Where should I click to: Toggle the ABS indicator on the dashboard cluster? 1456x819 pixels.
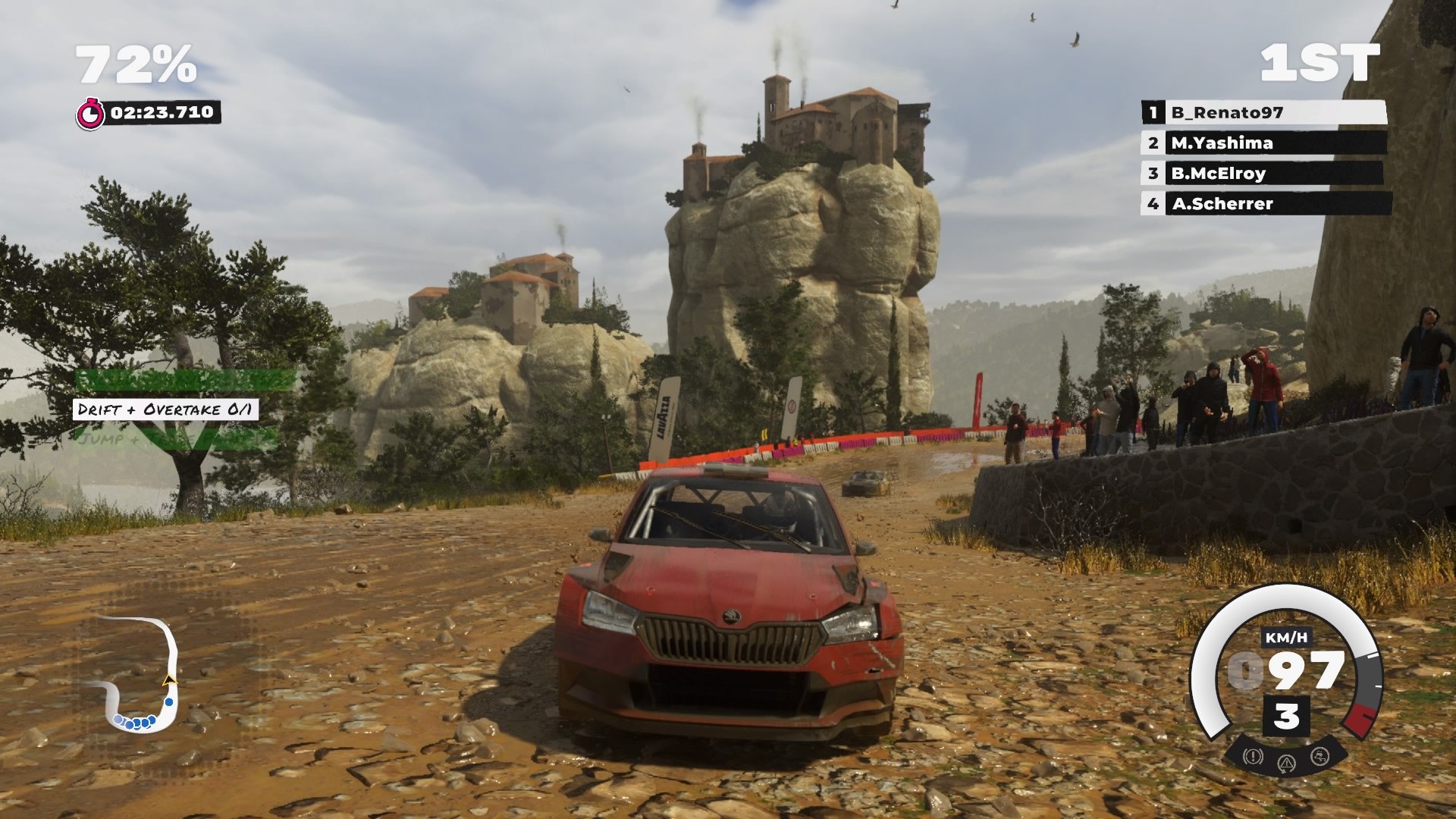click(x=1252, y=755)
